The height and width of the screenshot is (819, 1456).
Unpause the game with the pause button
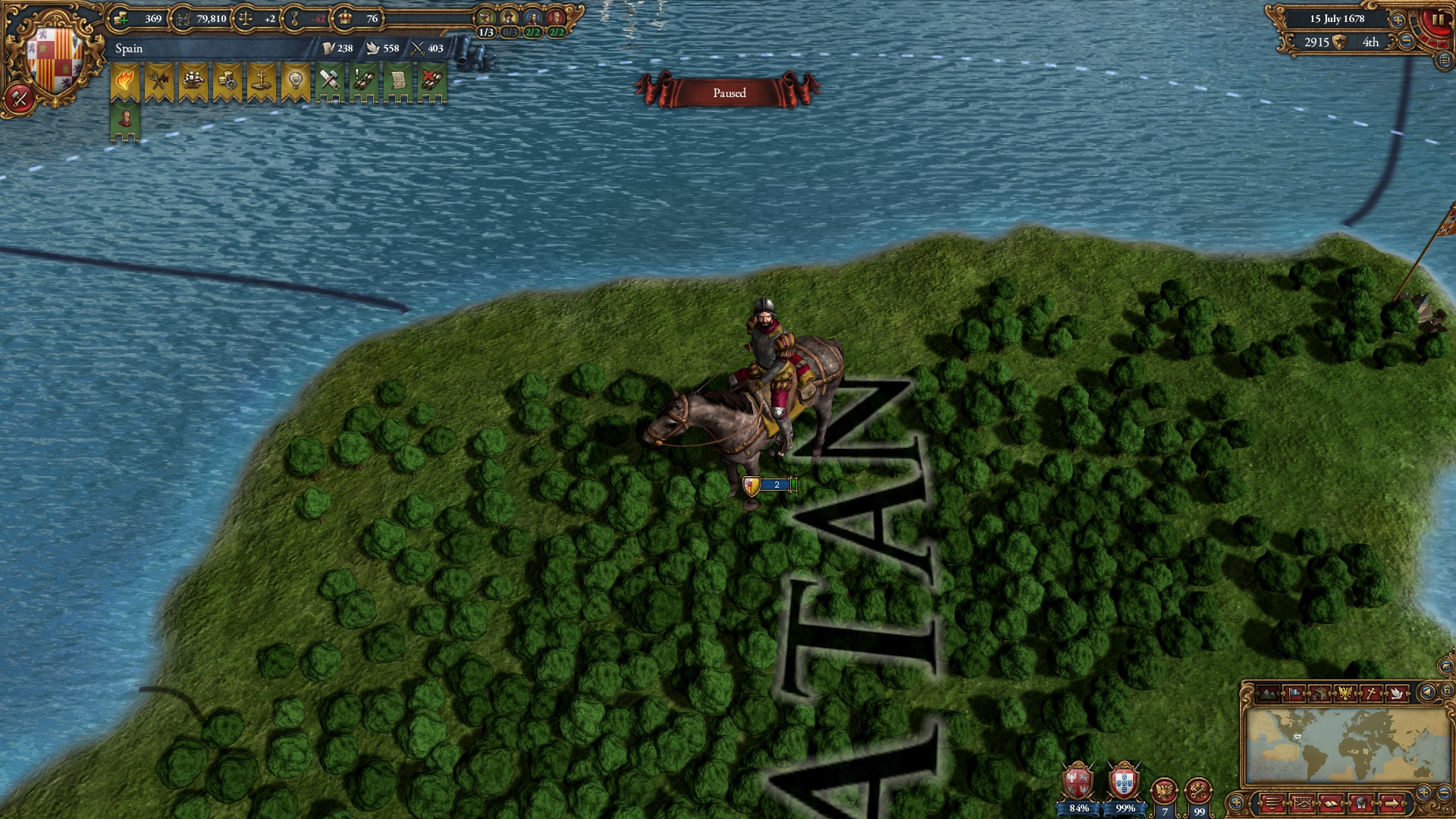pos(1438,20)
